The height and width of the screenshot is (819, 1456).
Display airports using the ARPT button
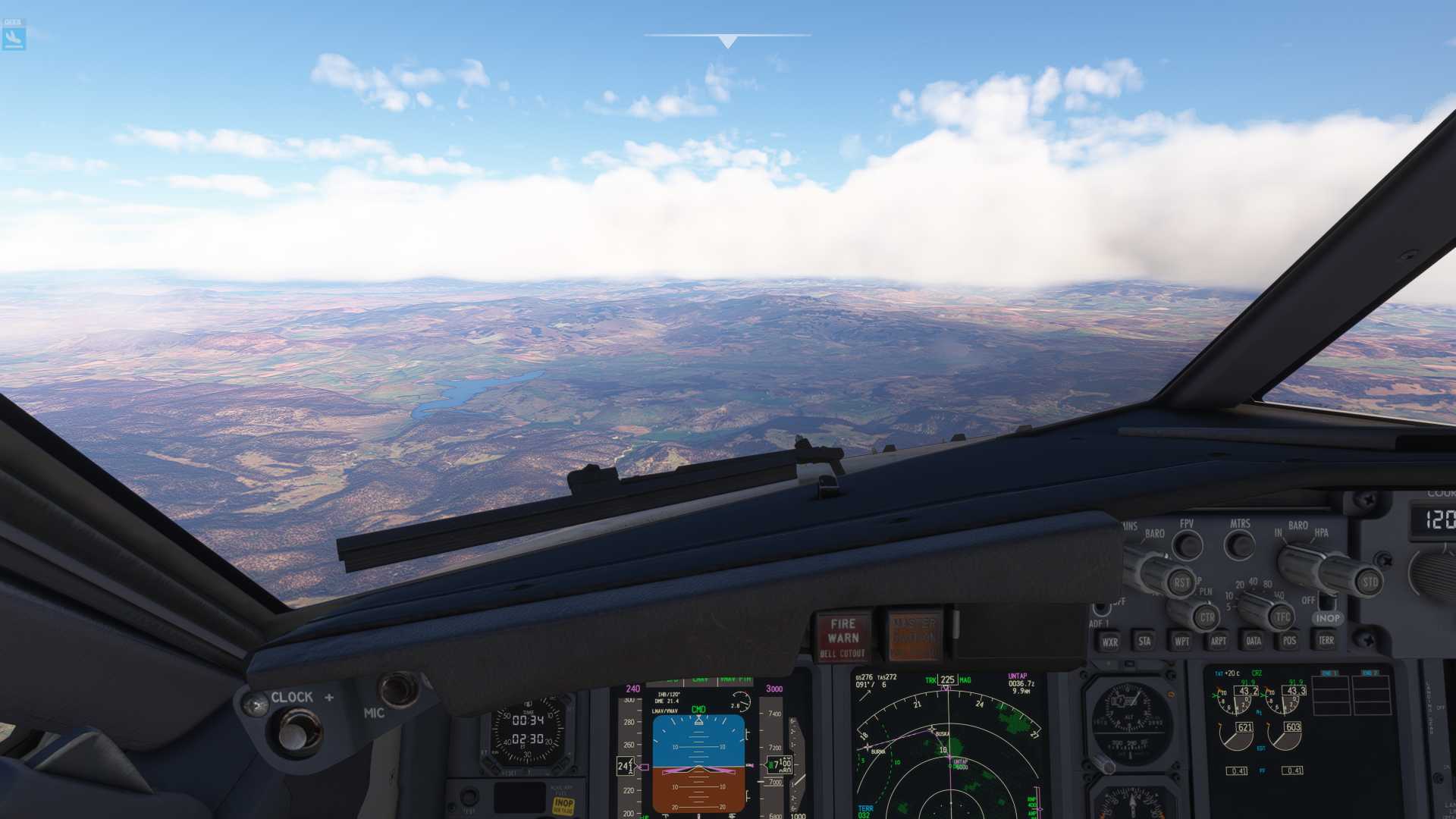(x=1219, y=641)
